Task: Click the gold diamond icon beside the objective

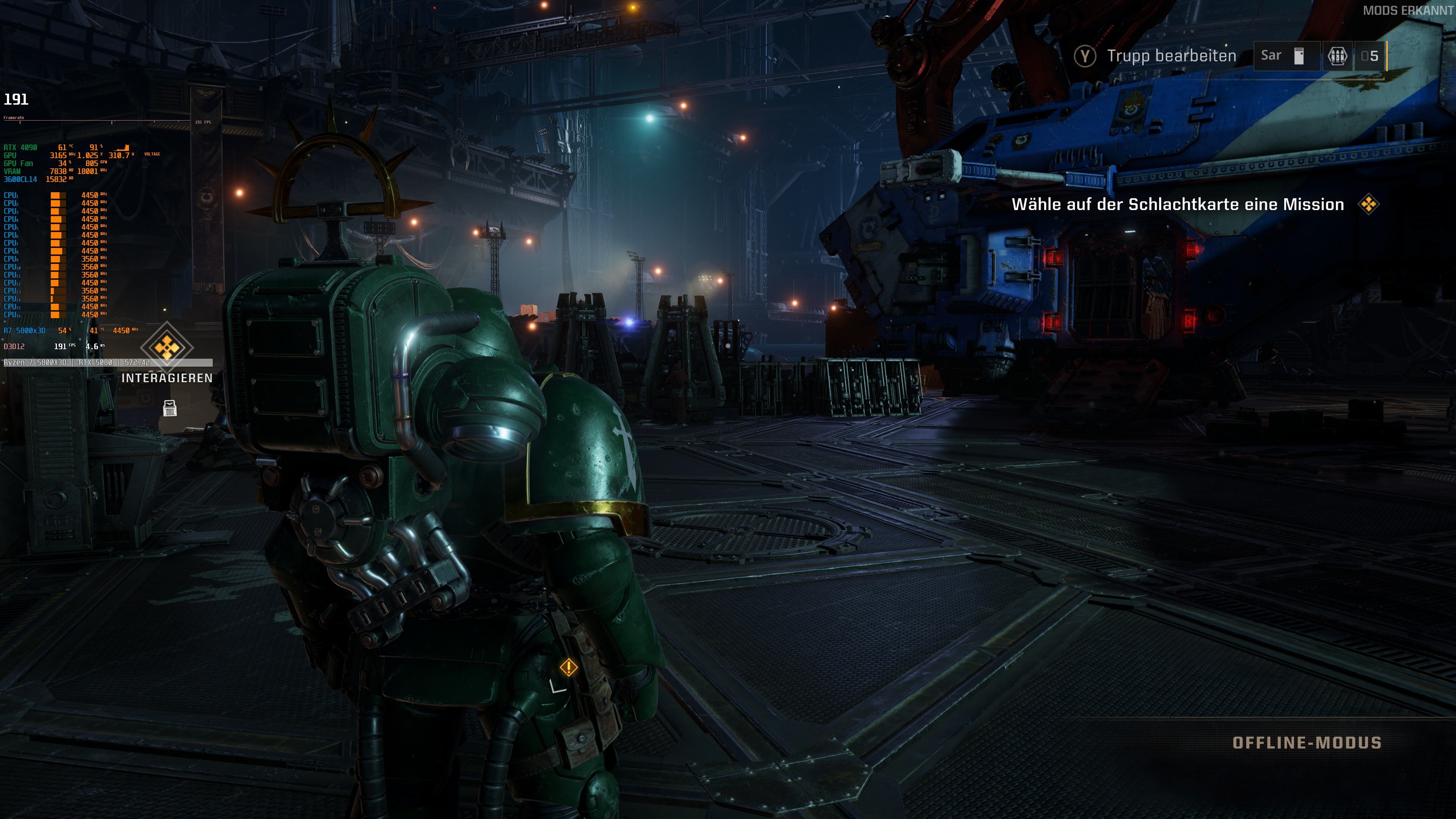Action: coord(1368,204)
